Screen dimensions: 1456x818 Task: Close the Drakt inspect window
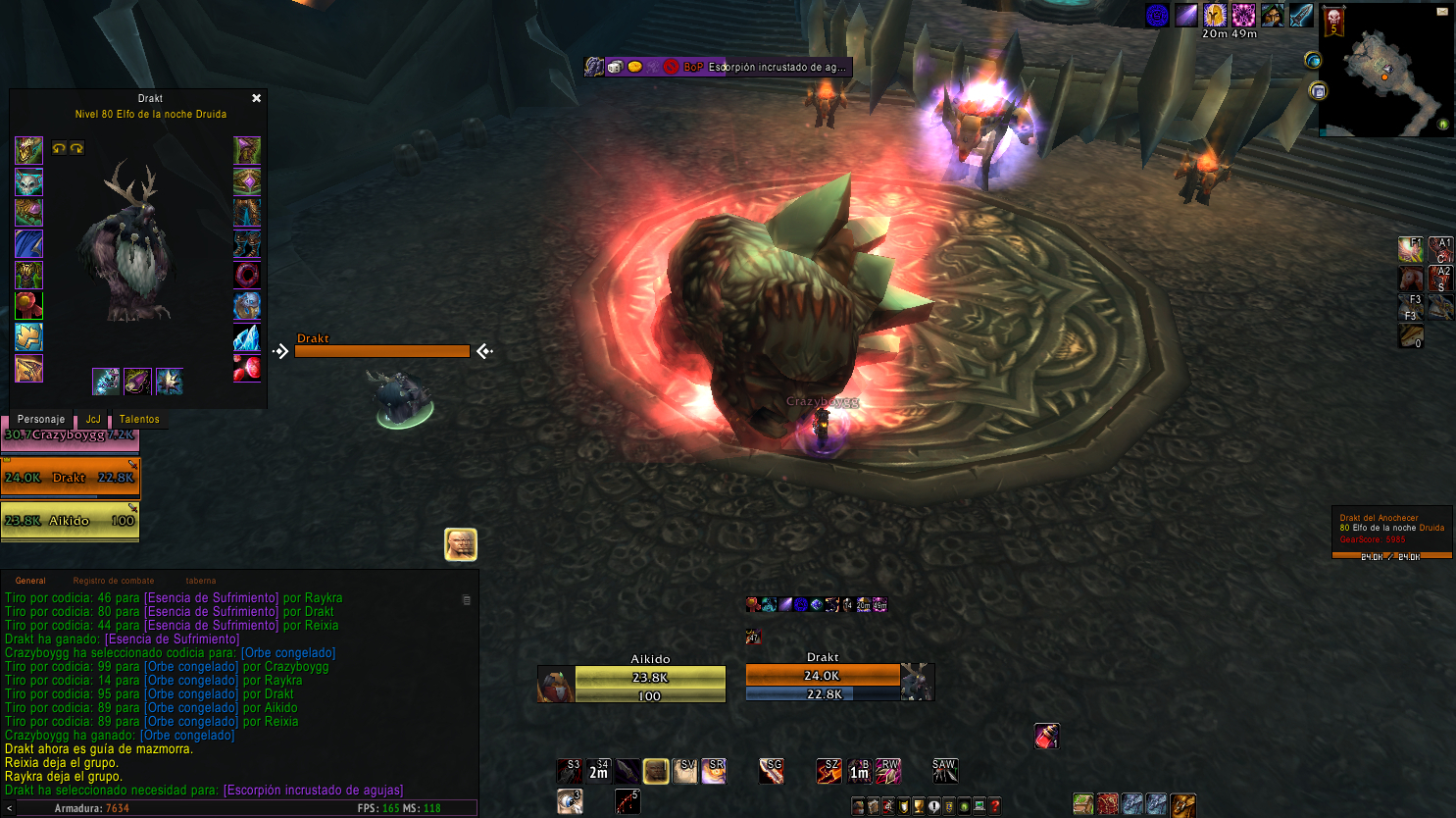coord(256,98)
